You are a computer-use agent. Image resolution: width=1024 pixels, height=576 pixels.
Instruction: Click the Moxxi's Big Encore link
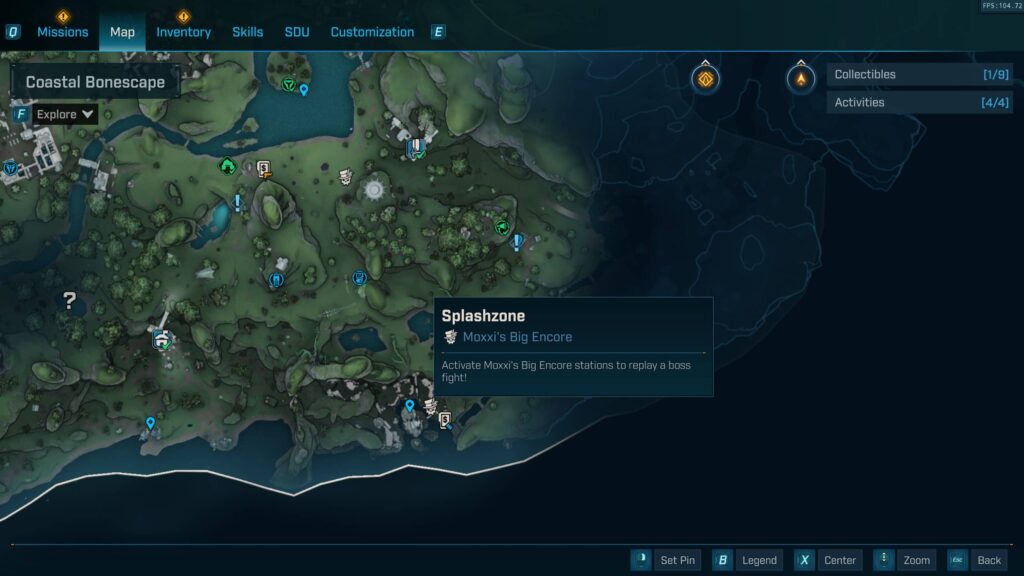[517, 337]
